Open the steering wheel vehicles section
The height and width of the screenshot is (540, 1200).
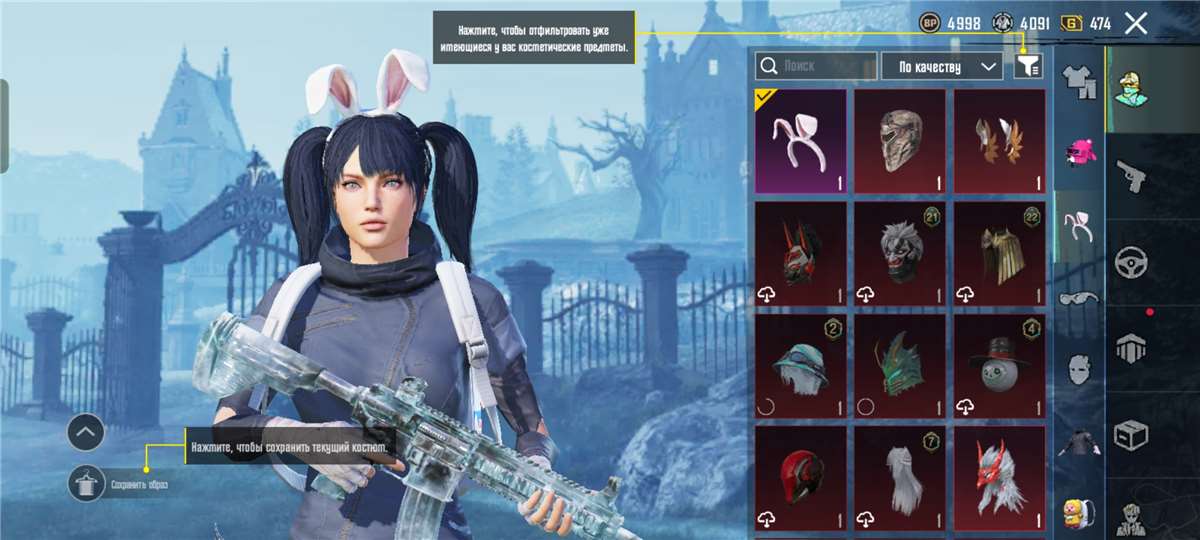point(1131,263)
